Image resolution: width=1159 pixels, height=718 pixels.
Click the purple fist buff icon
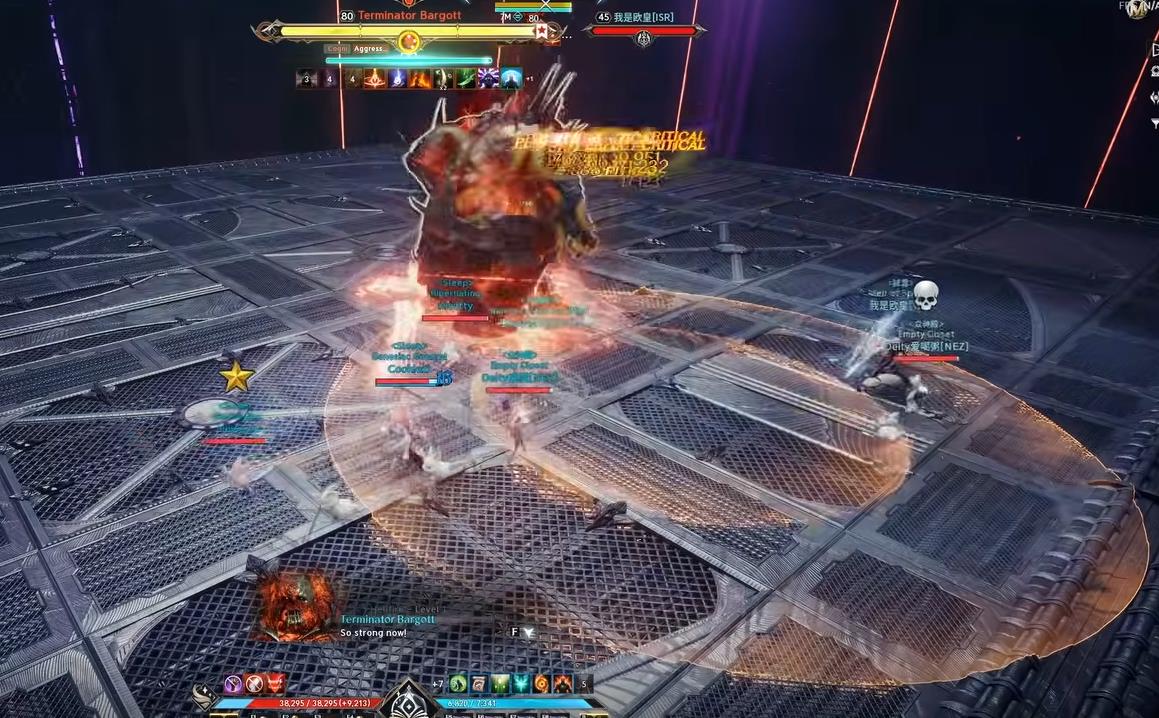pos(234,684)
